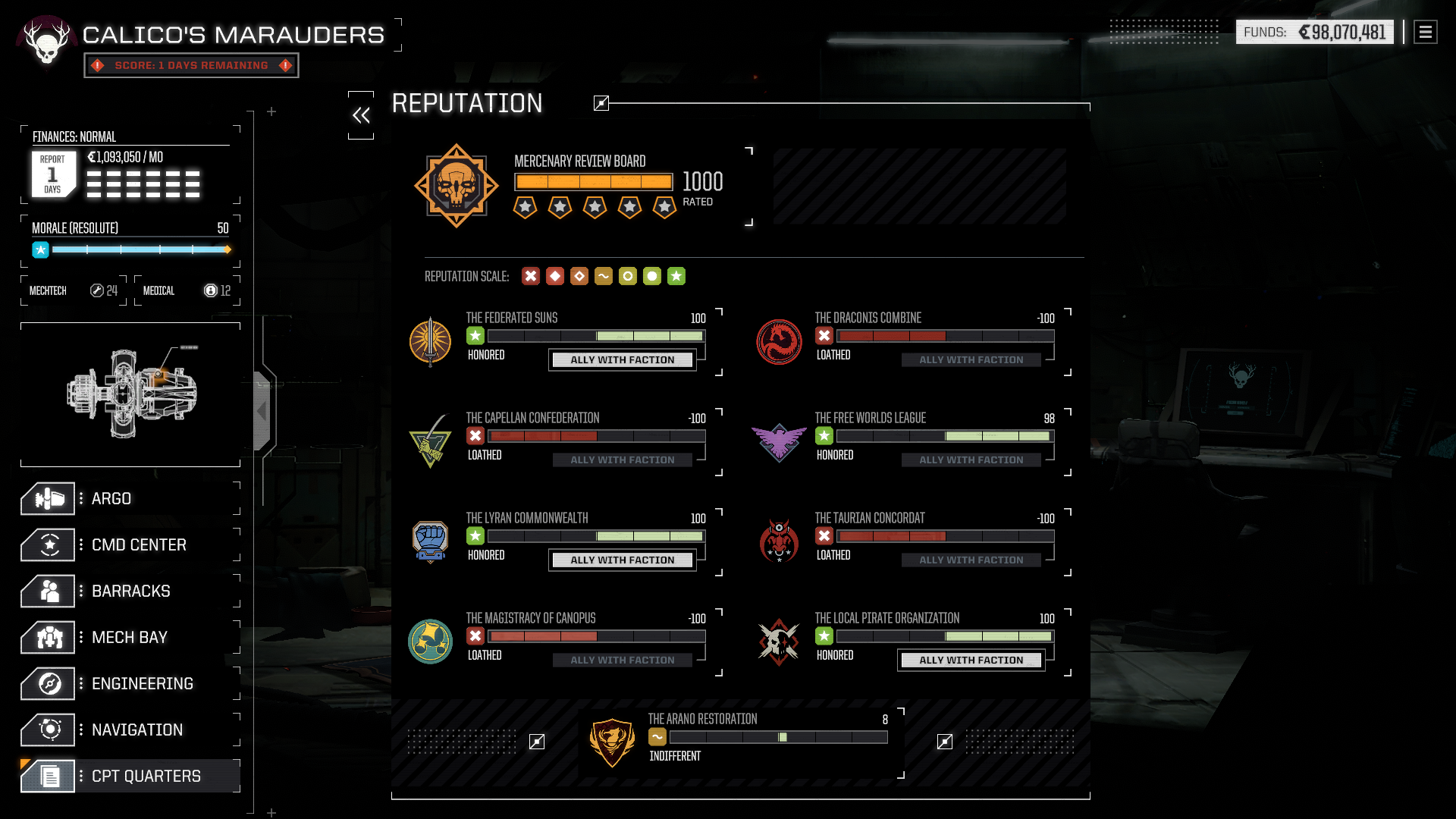Open the Barracks screen
This screenshot has width=1456, height=819.
(130, 591)
